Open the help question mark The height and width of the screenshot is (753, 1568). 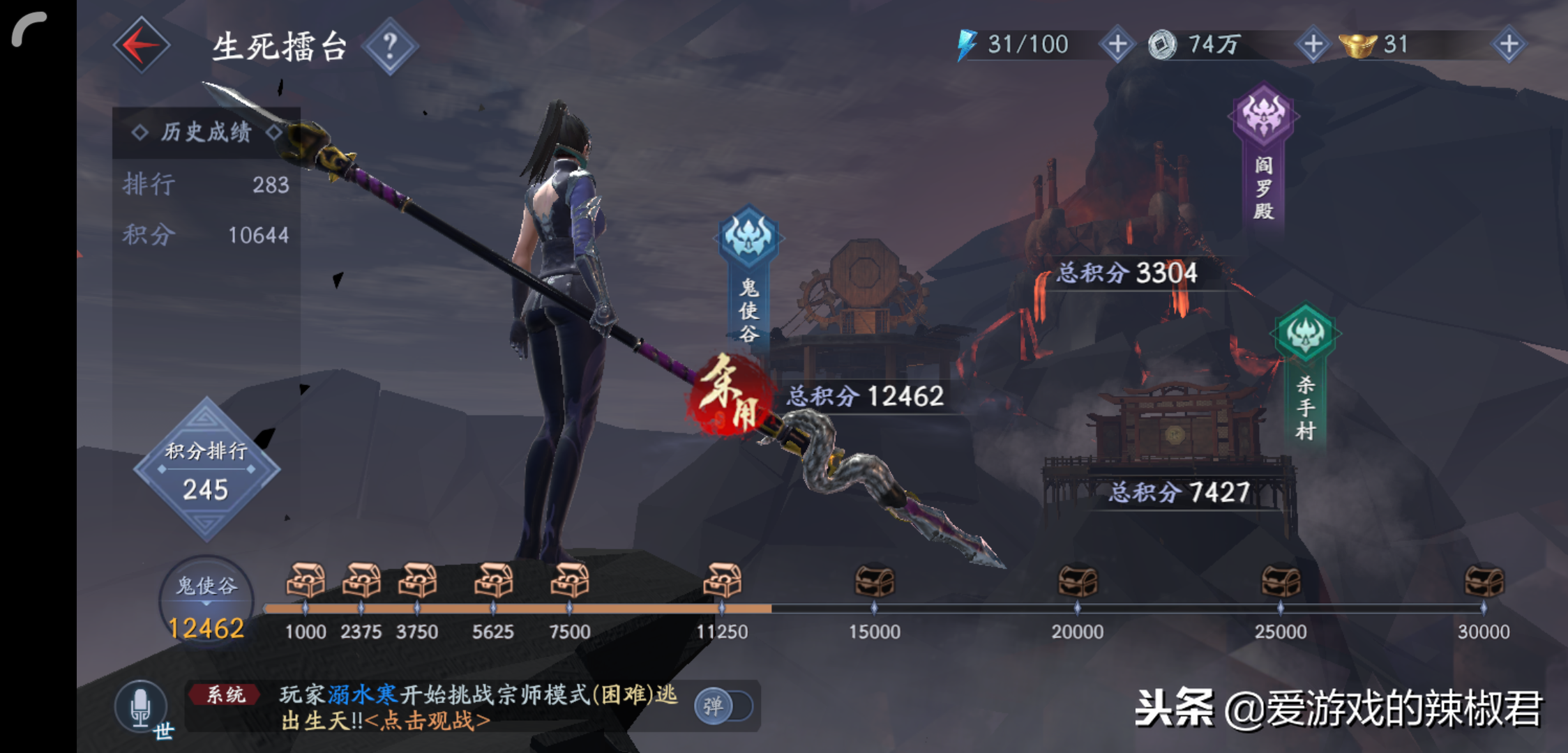tap(390, 46)
